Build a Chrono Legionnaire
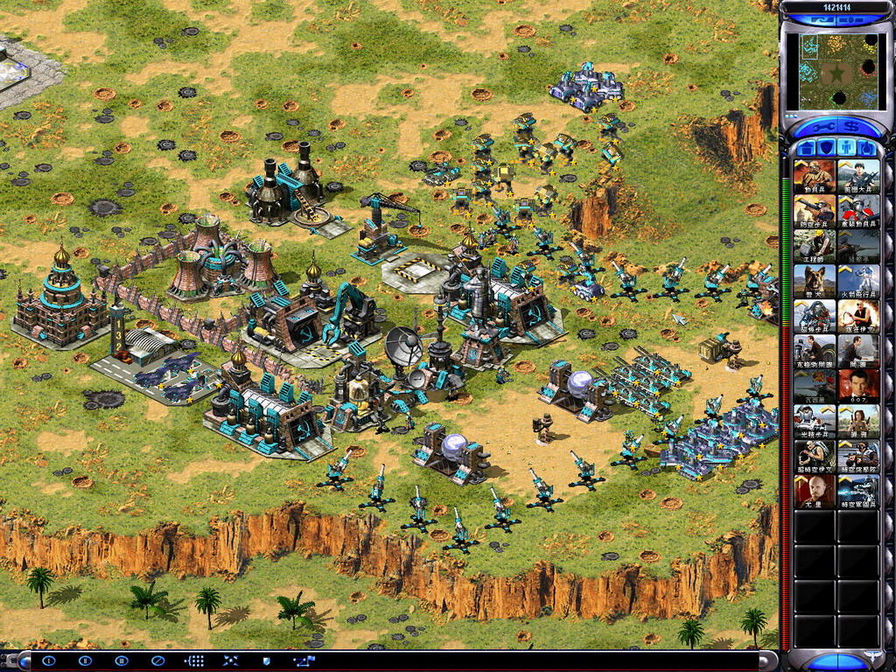 click(858, 492)
